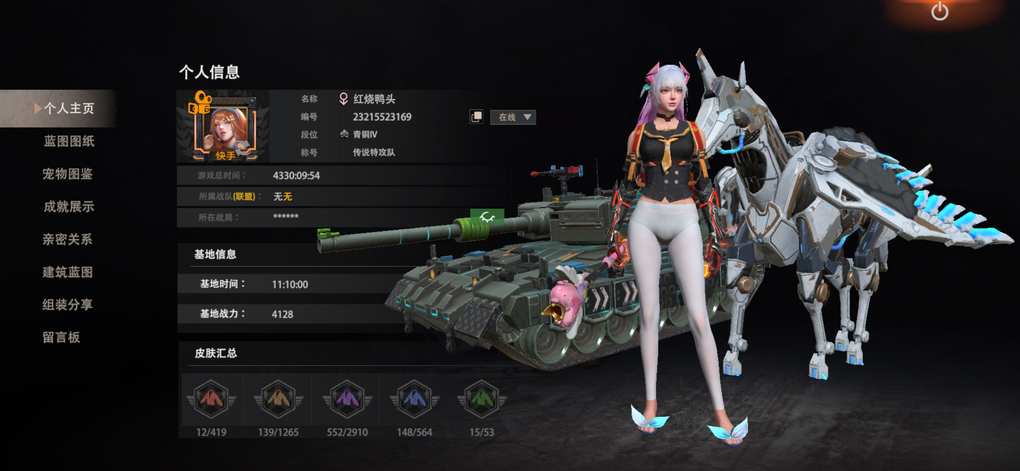Copy the player ID number icon
Screen dimensions: 1020x471
point(476,117)
